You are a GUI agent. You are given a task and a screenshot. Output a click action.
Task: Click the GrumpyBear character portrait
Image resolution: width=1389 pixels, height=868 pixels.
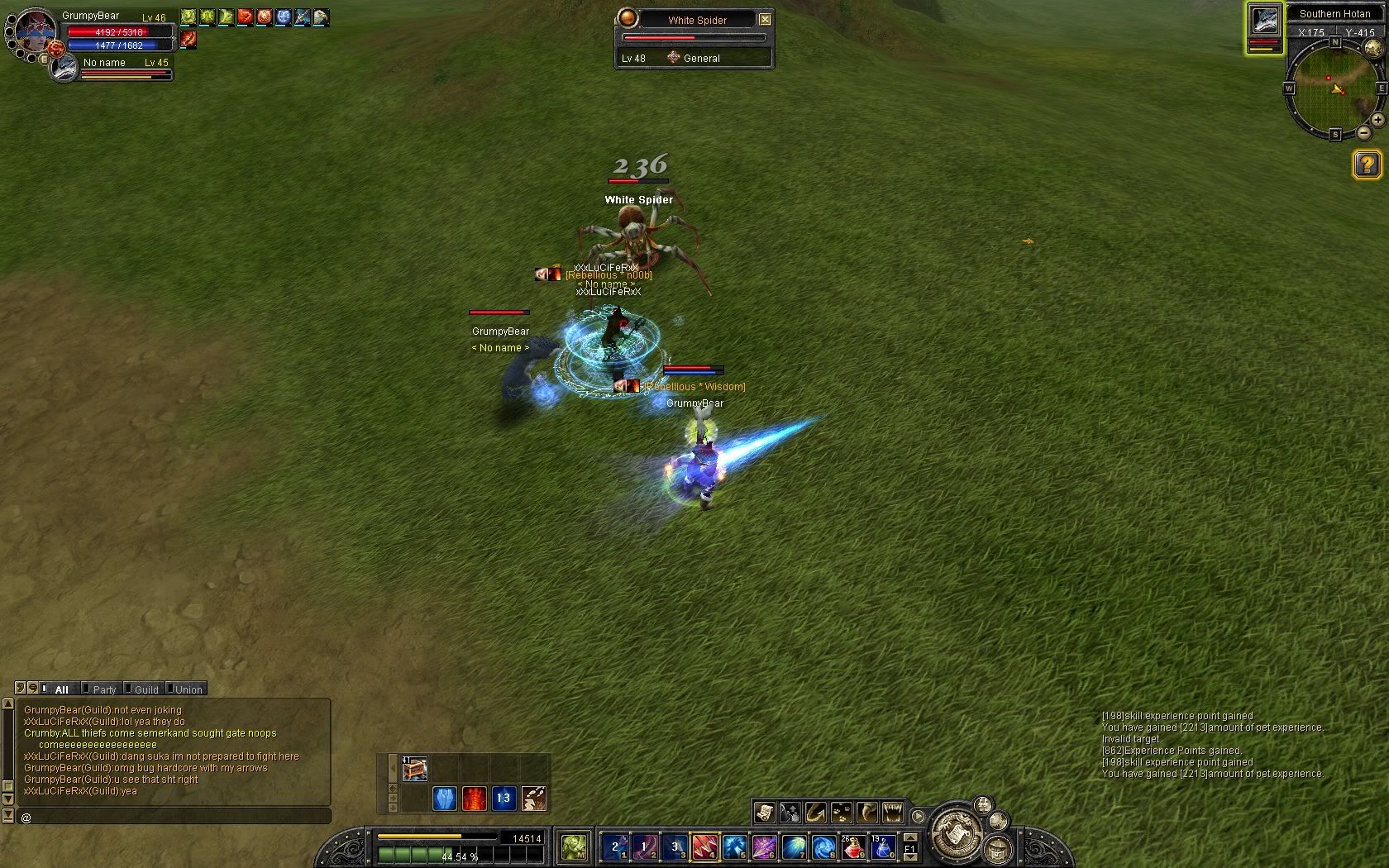click(x=35, y=31)
